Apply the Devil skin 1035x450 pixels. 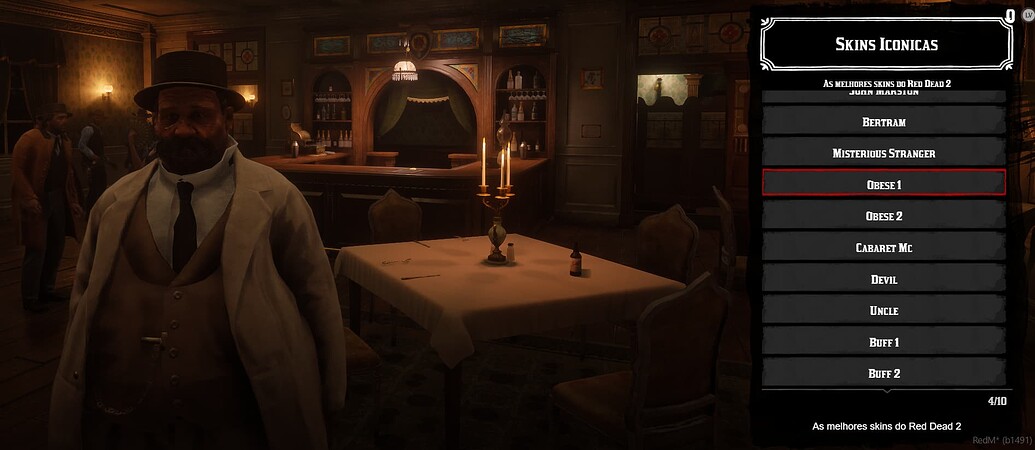(x=883, y=279)
